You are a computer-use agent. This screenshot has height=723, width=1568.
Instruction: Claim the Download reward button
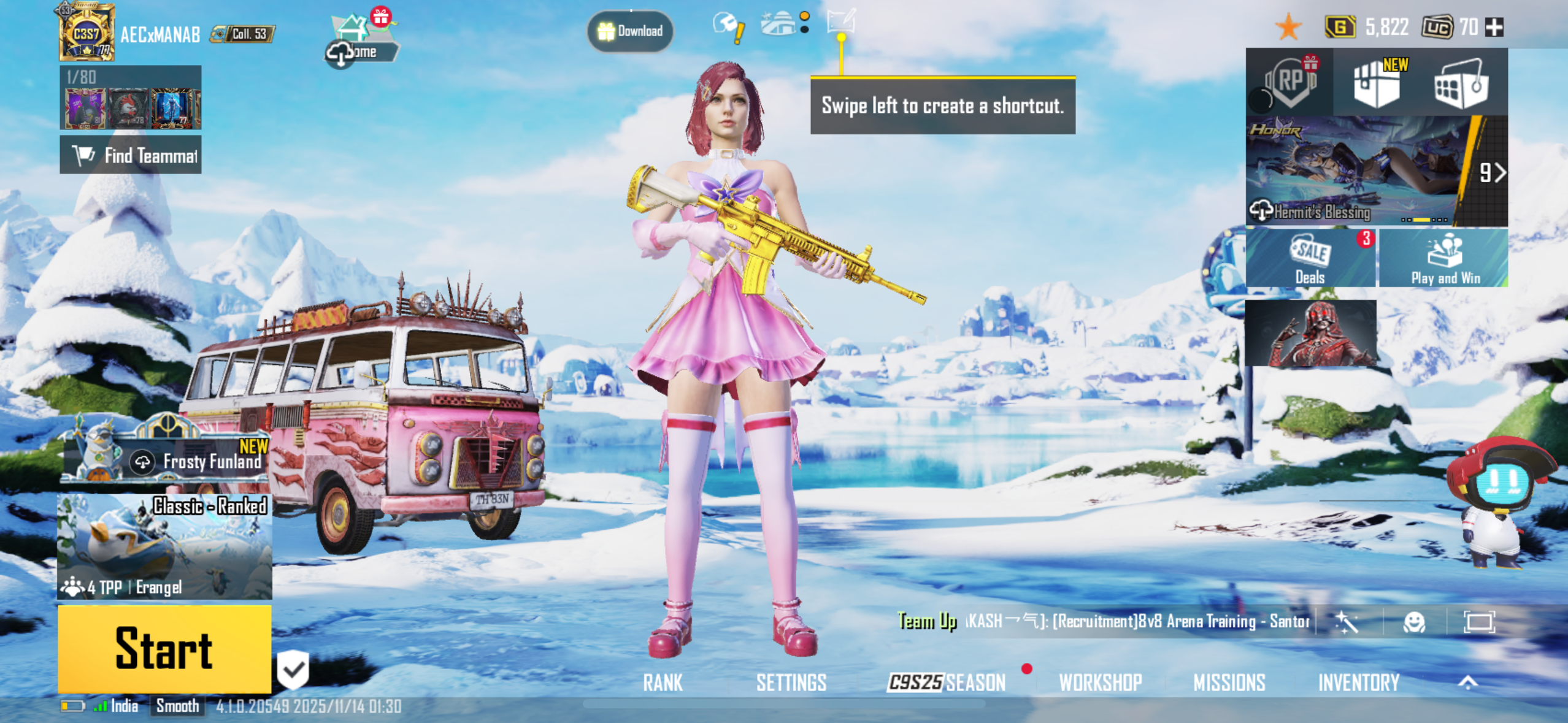(x=630, y=31)
